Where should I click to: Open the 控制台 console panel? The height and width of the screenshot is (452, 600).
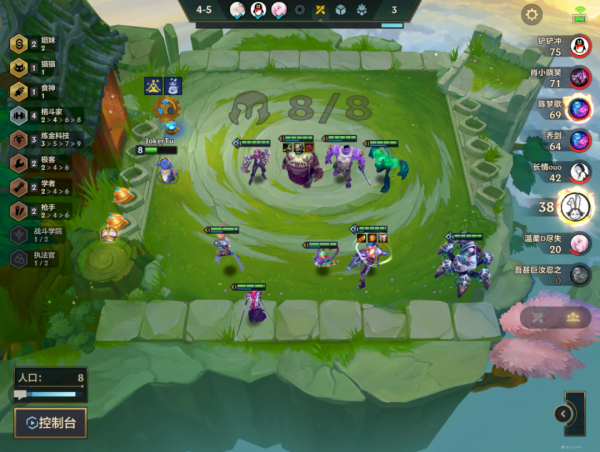(x=50, y=422)
